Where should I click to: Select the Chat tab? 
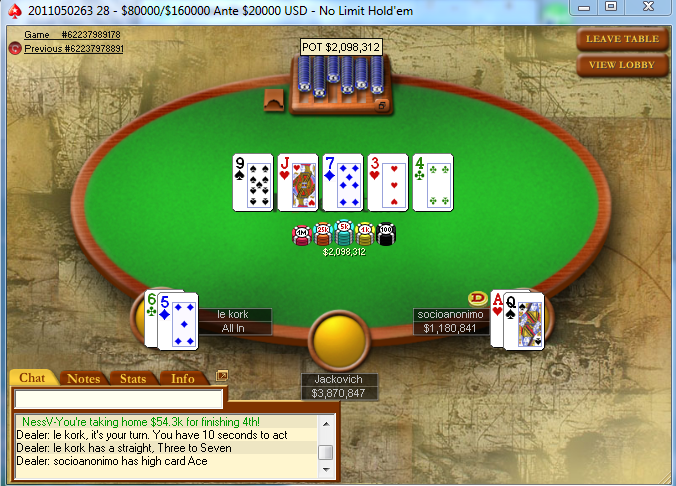(32, 378)
